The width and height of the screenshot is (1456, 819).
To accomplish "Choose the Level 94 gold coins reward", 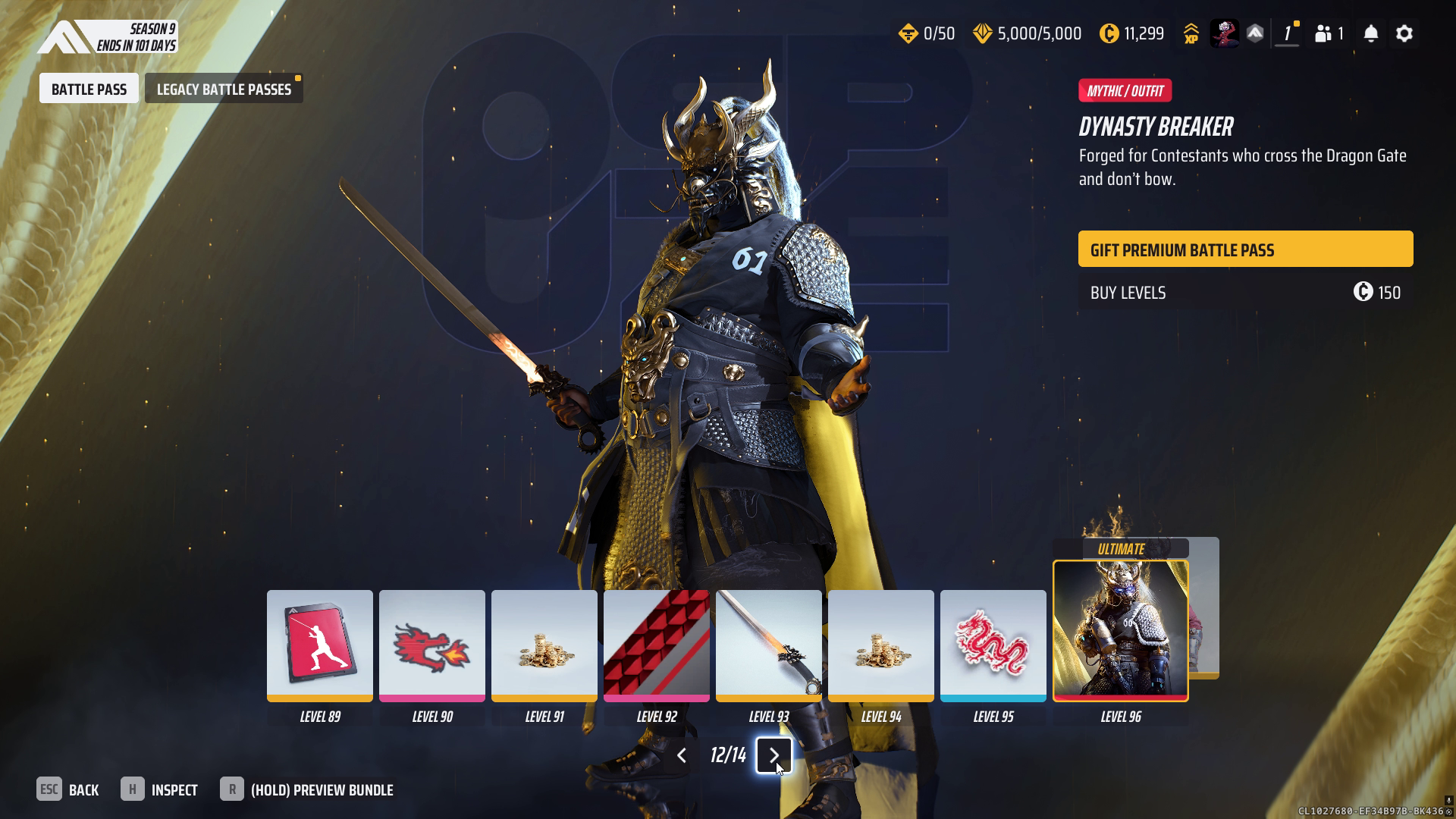I will pyautogui.click(x=880, y=645).
